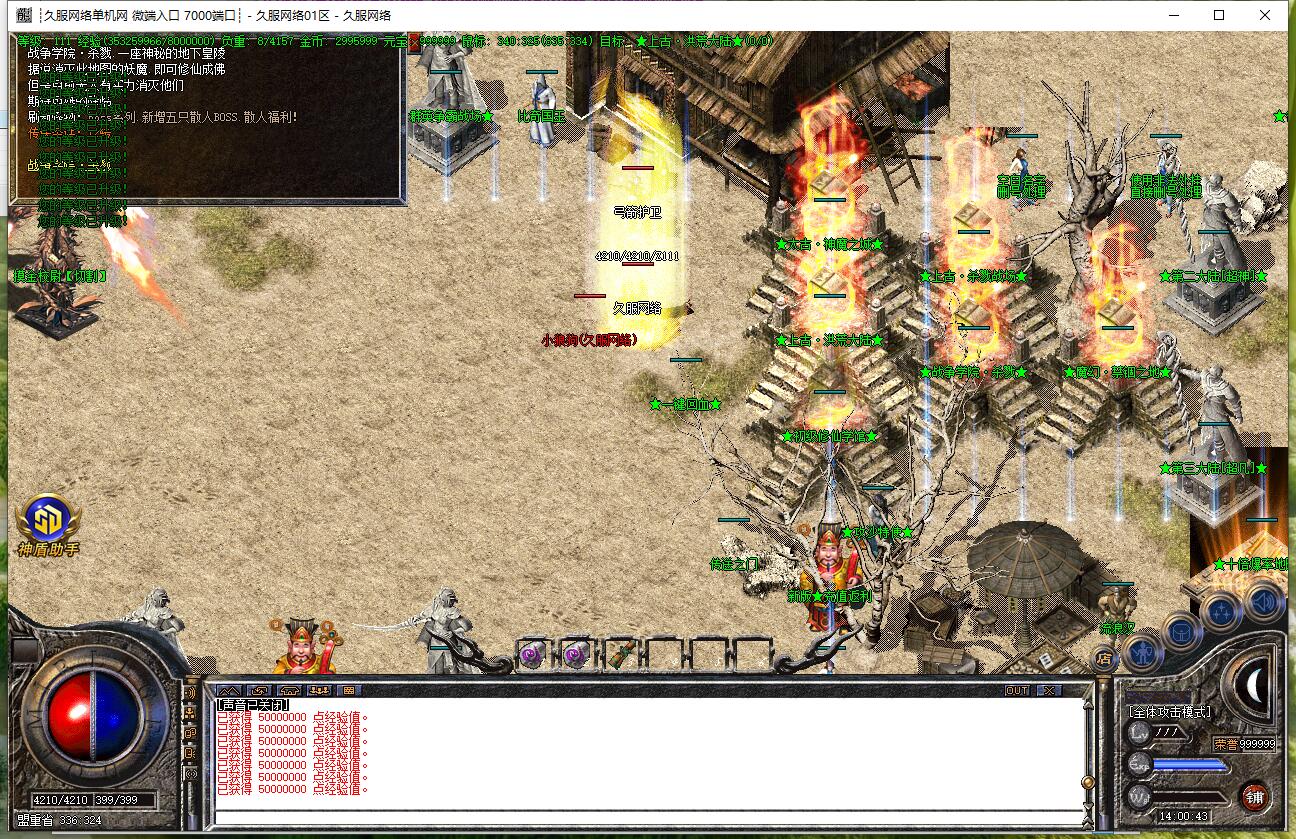This screenshot has height=839, width=1296.
Task: Open the skills button with sparkle stars
Action: tap(1222, 610)
